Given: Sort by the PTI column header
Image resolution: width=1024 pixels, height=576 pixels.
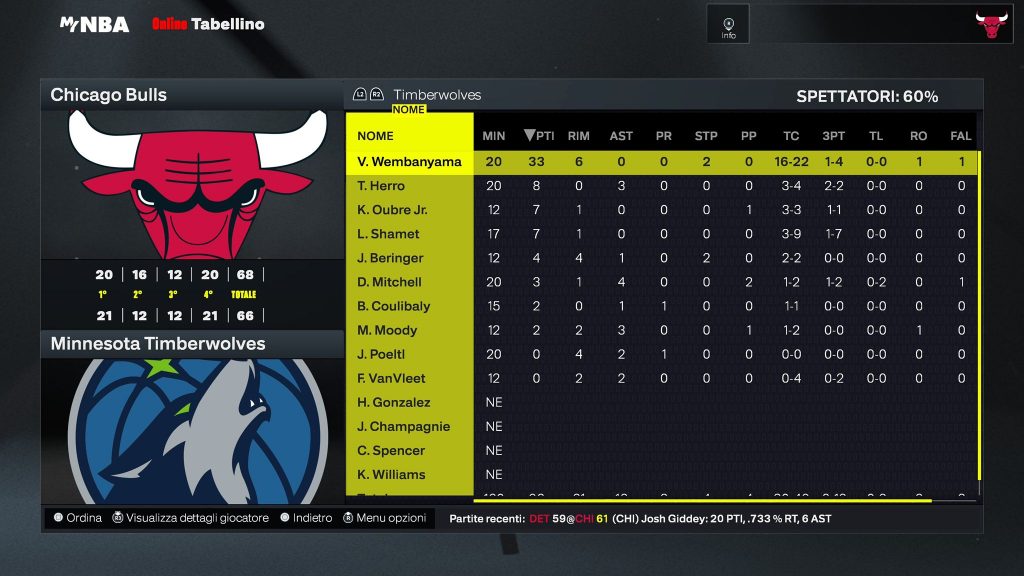Looking at the screenshot, I should [539, 136].
